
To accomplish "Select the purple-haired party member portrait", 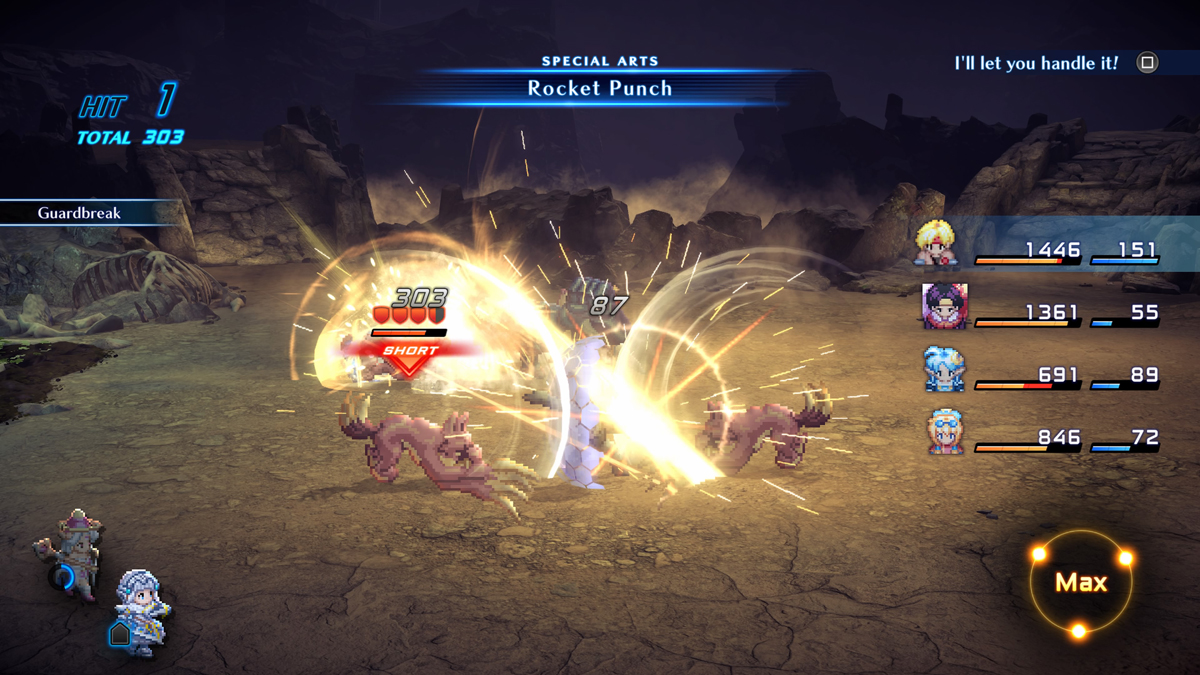I will [944, 307].
